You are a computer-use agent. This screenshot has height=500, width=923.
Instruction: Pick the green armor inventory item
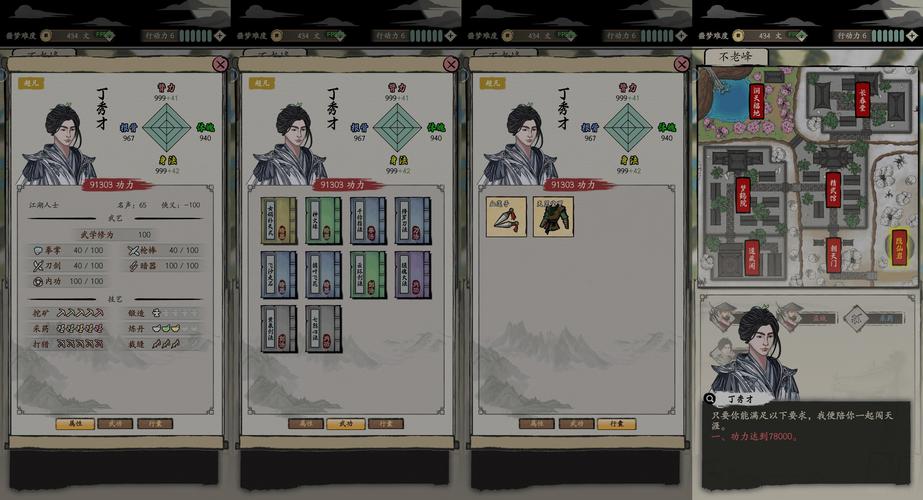(x=552, y=217)
